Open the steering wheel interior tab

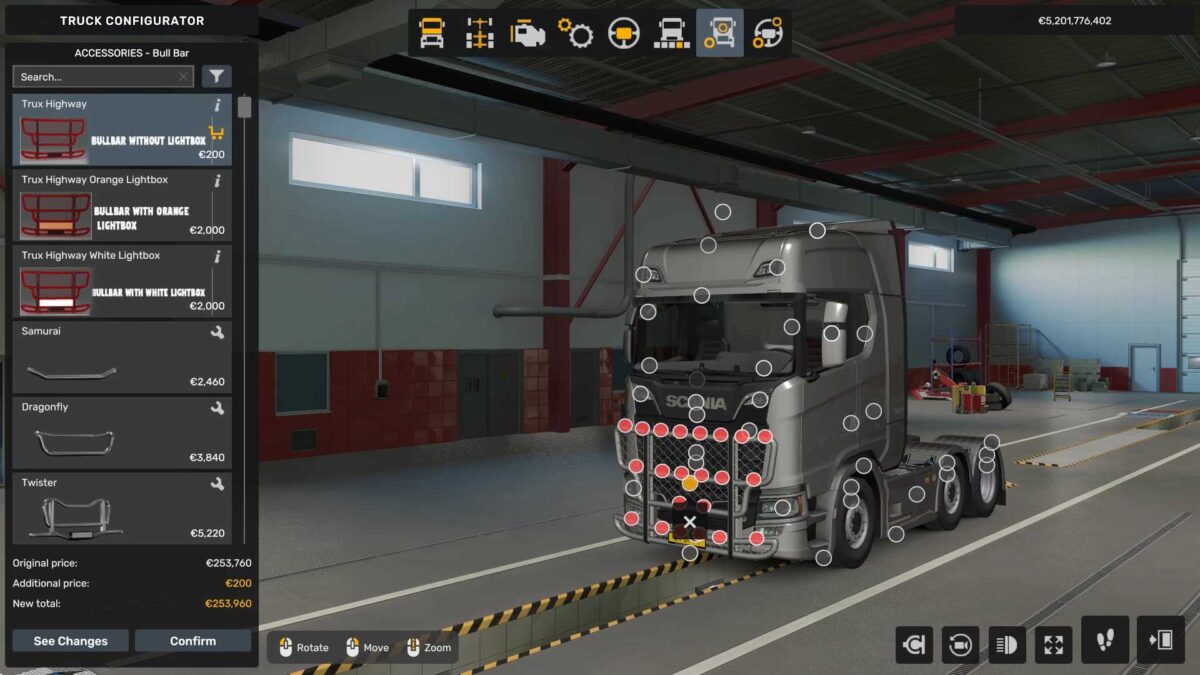[623, 33]
